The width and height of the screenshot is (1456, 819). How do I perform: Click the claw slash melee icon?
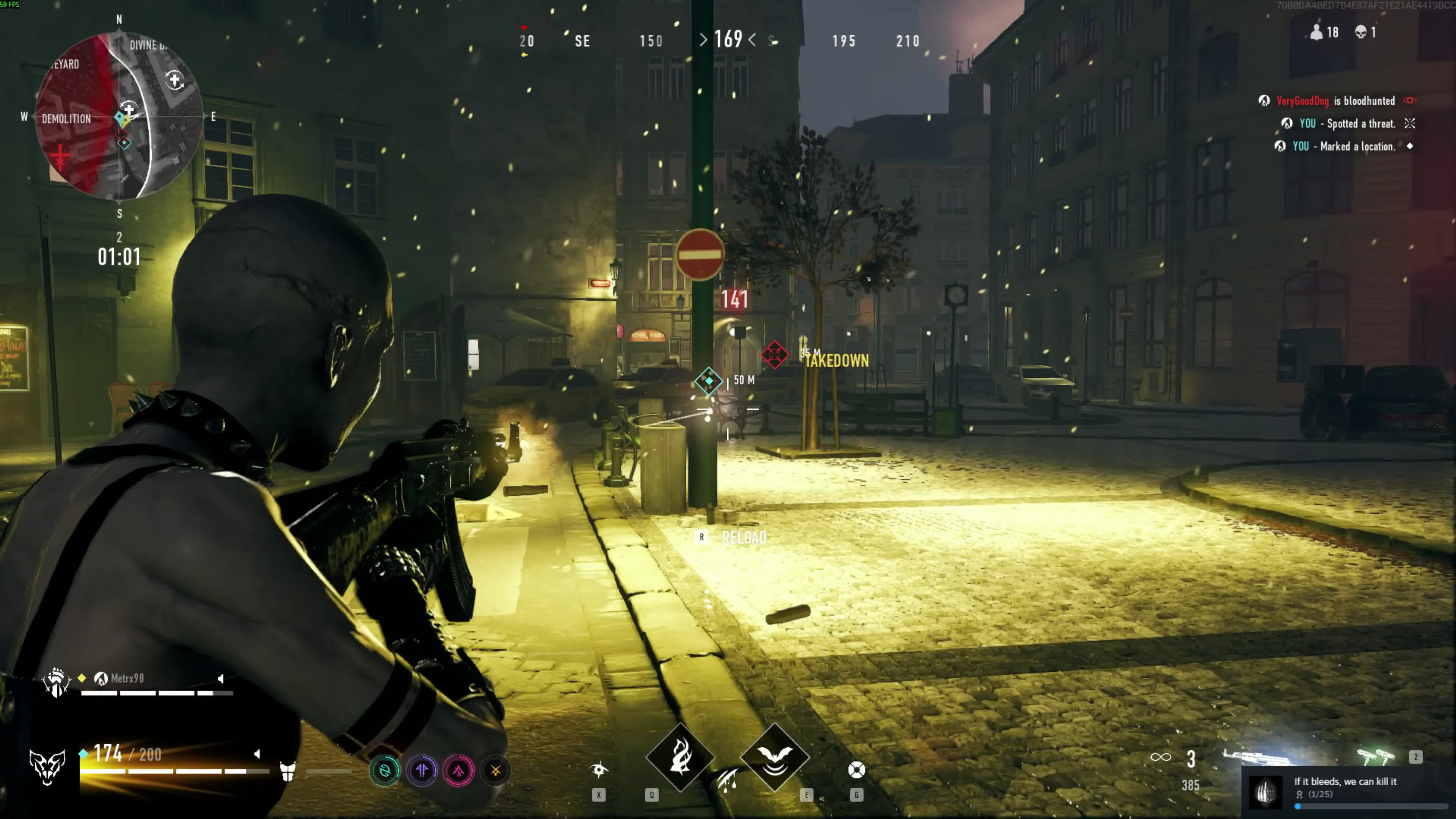[x=728, y=781]
